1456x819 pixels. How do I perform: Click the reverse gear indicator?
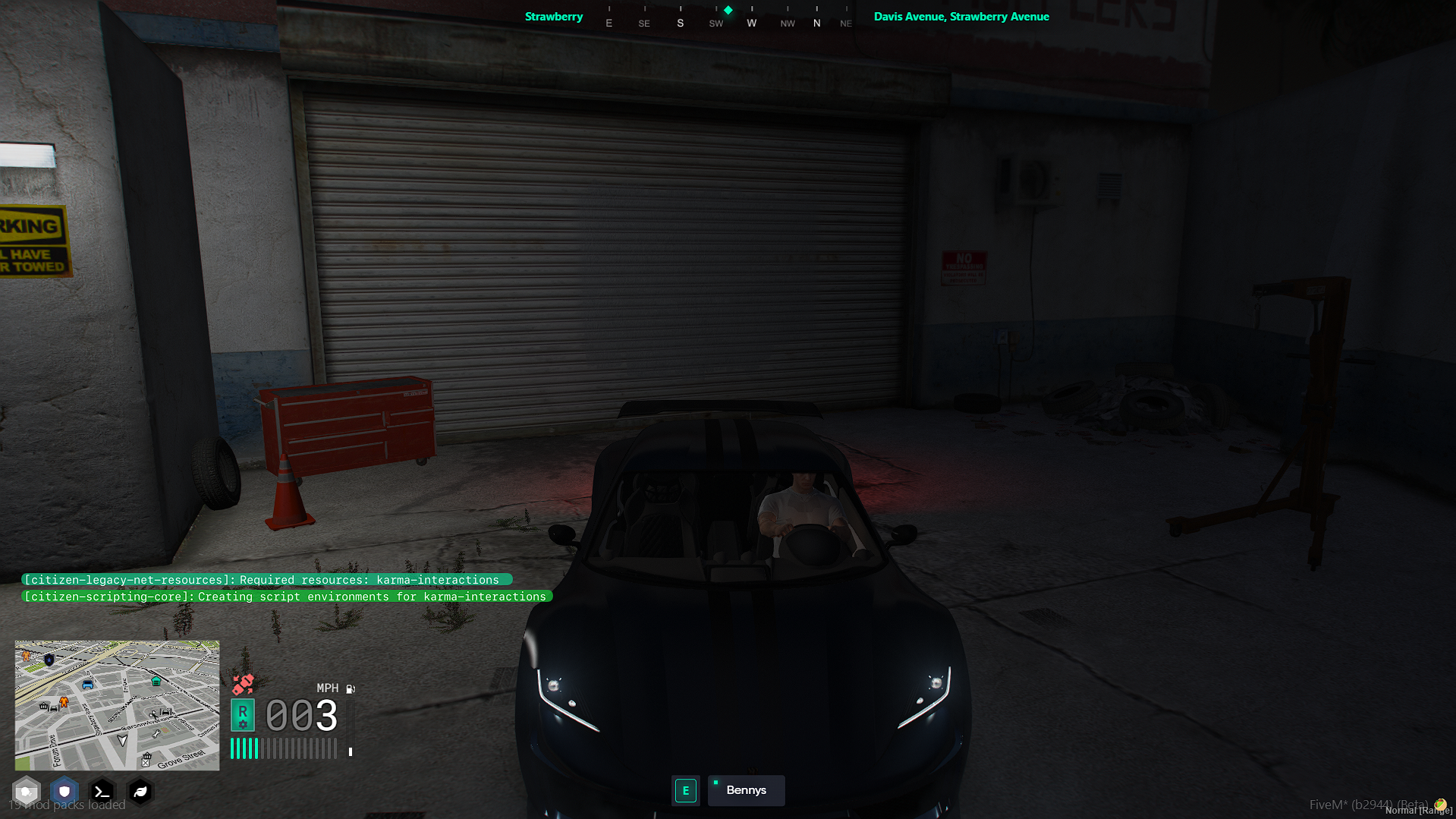coord(243,715)
